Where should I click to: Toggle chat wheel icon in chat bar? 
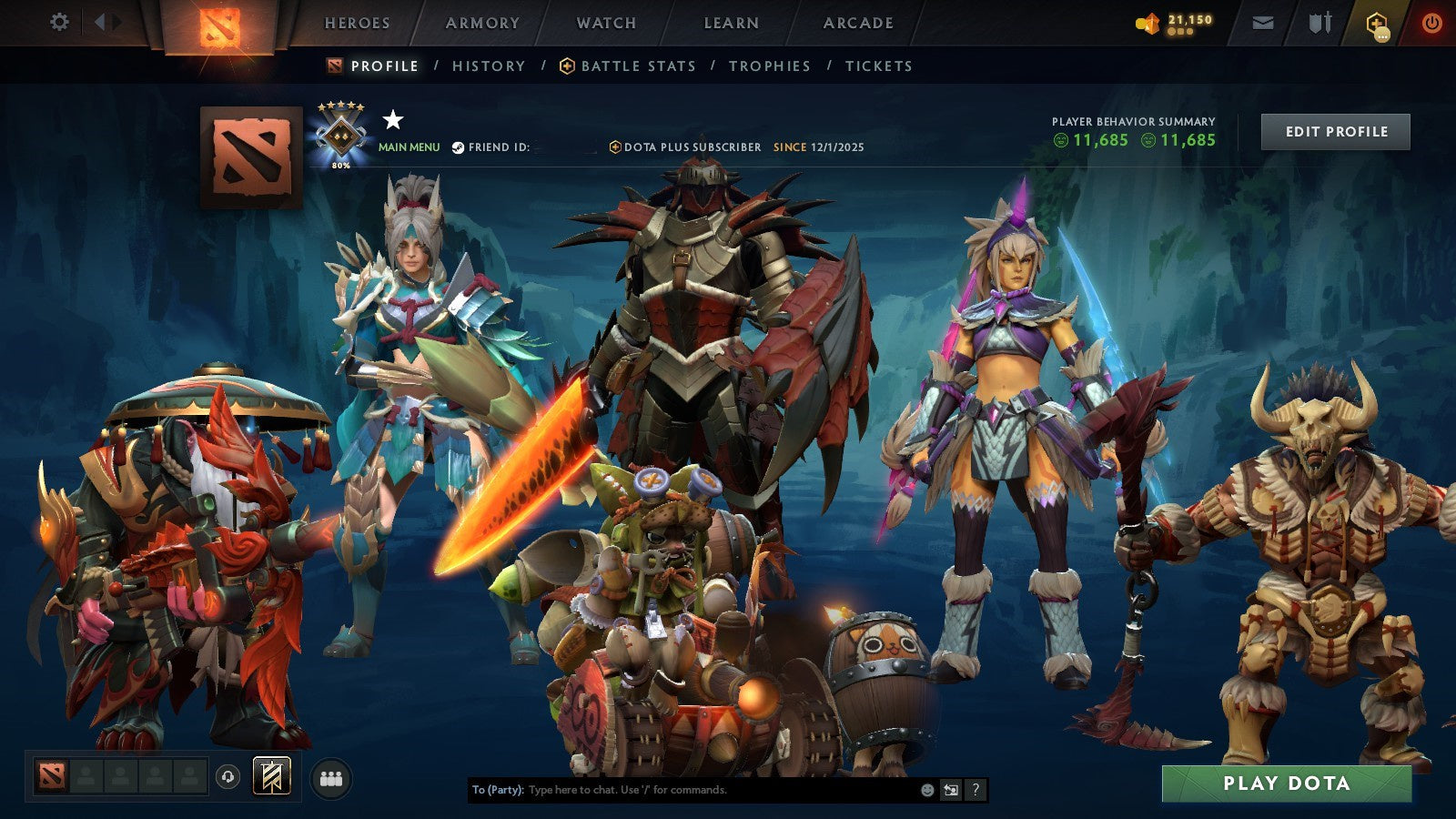pos(949,788)
